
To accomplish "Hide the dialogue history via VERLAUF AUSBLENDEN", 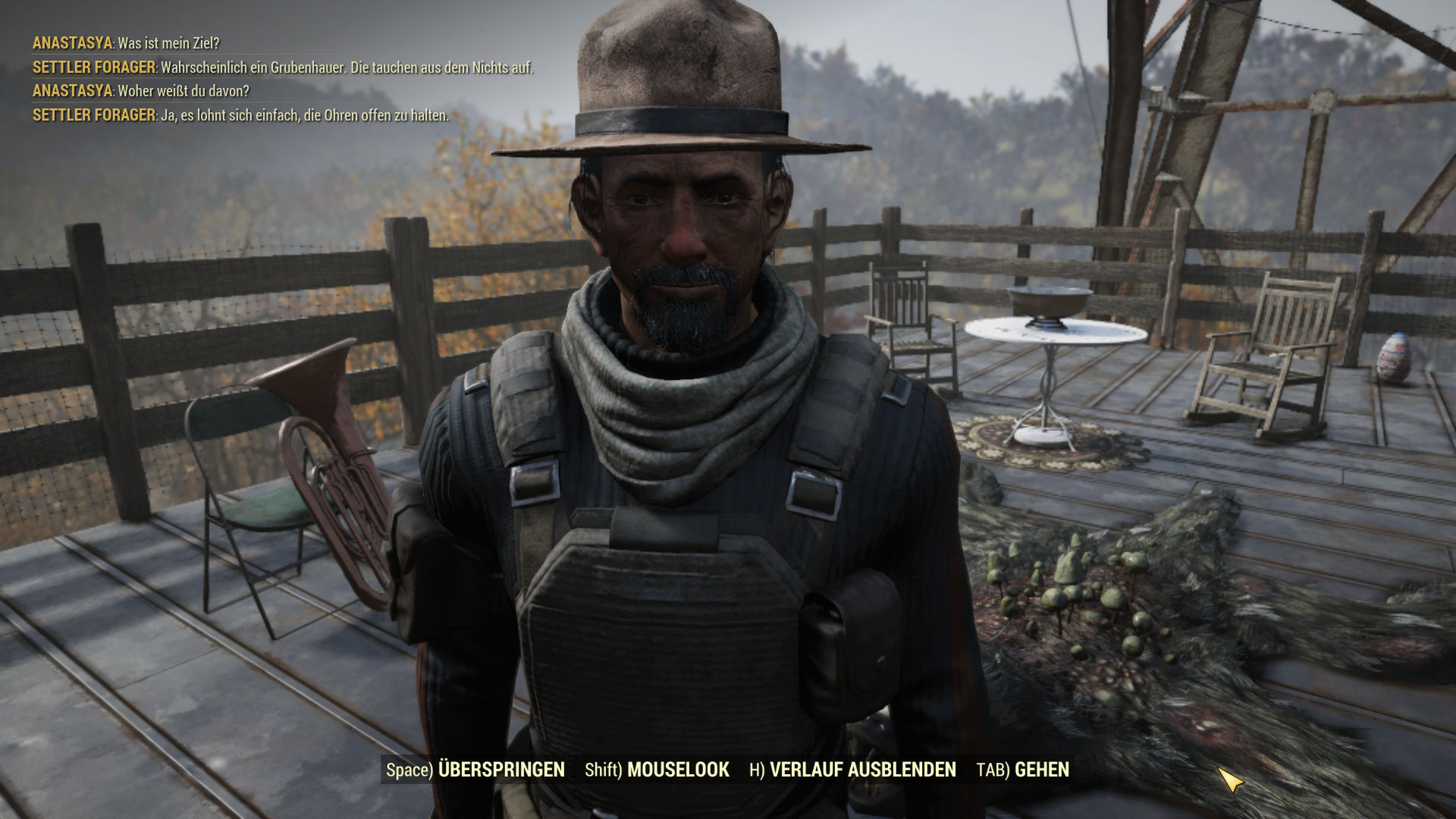I will point(852,770).
